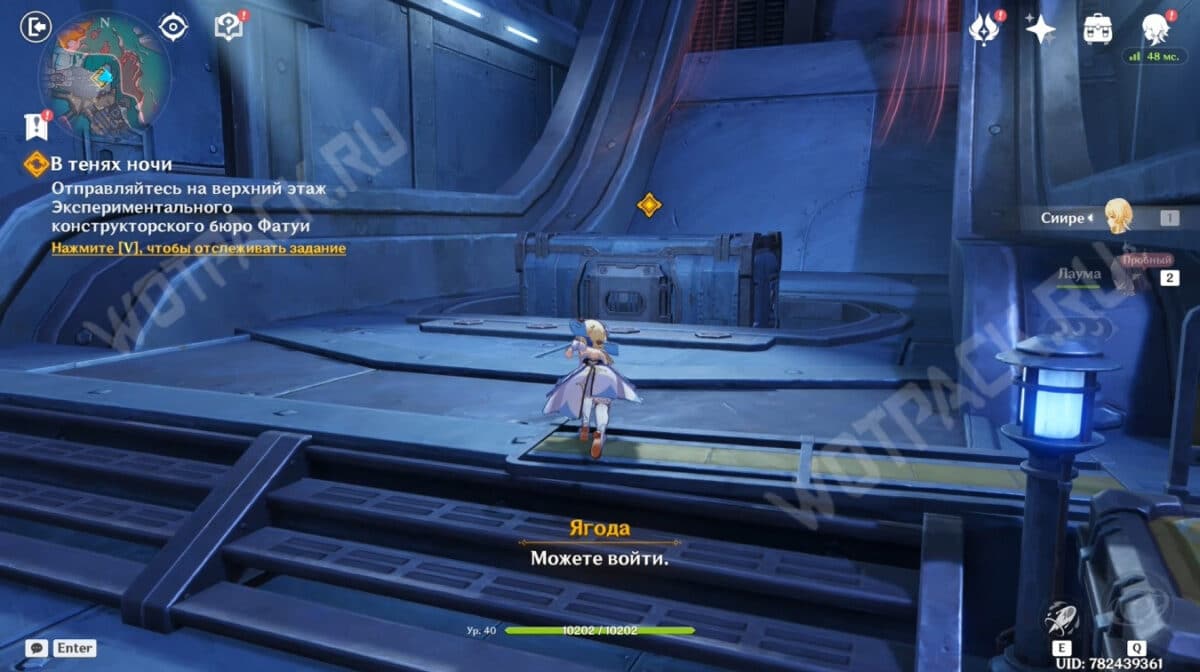
Task: Switch to party member Сиире
Action: tap(1115, 216)
